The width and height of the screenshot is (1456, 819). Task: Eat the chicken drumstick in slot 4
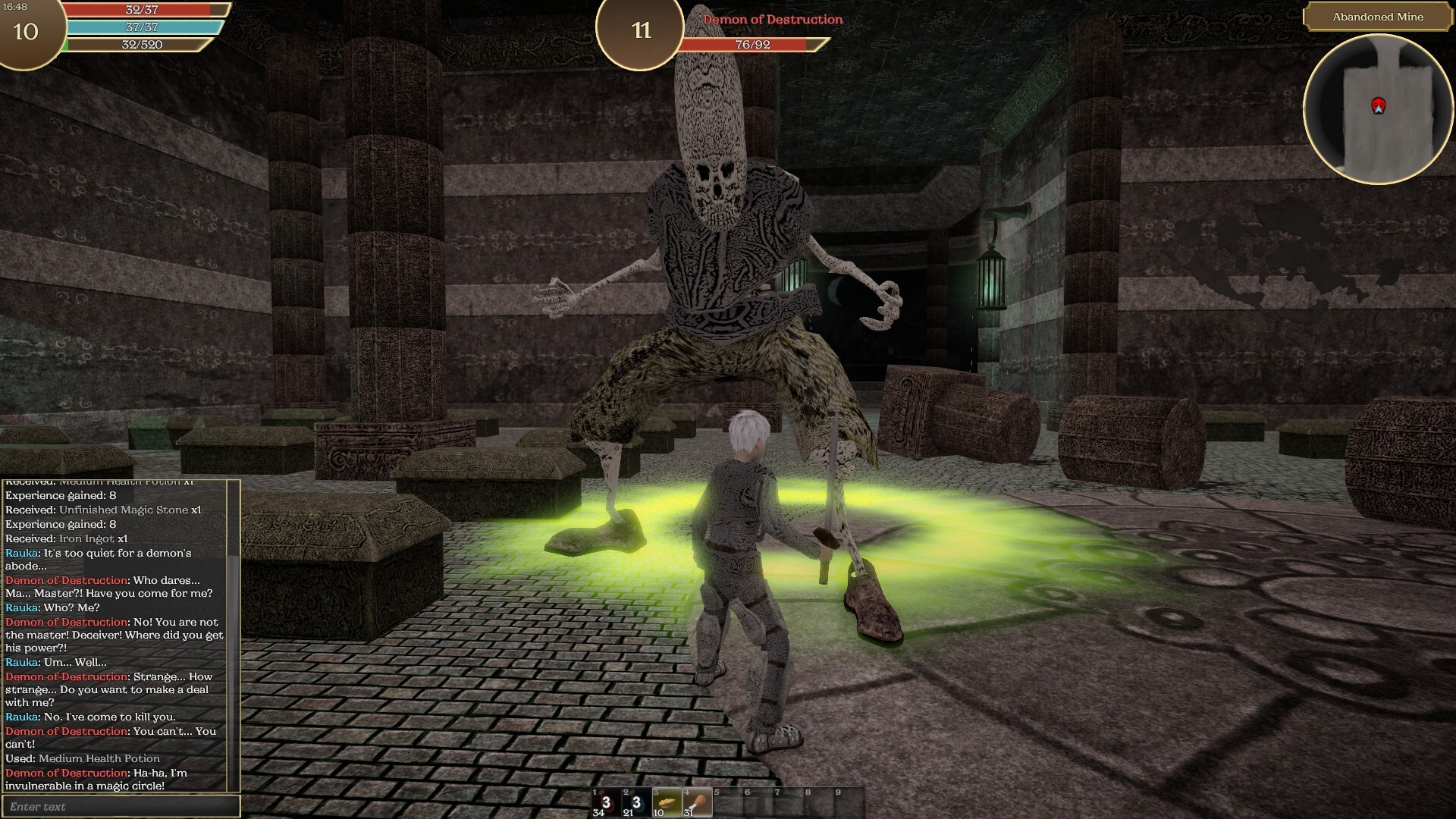pyautogui.click(x=697, y=803)
